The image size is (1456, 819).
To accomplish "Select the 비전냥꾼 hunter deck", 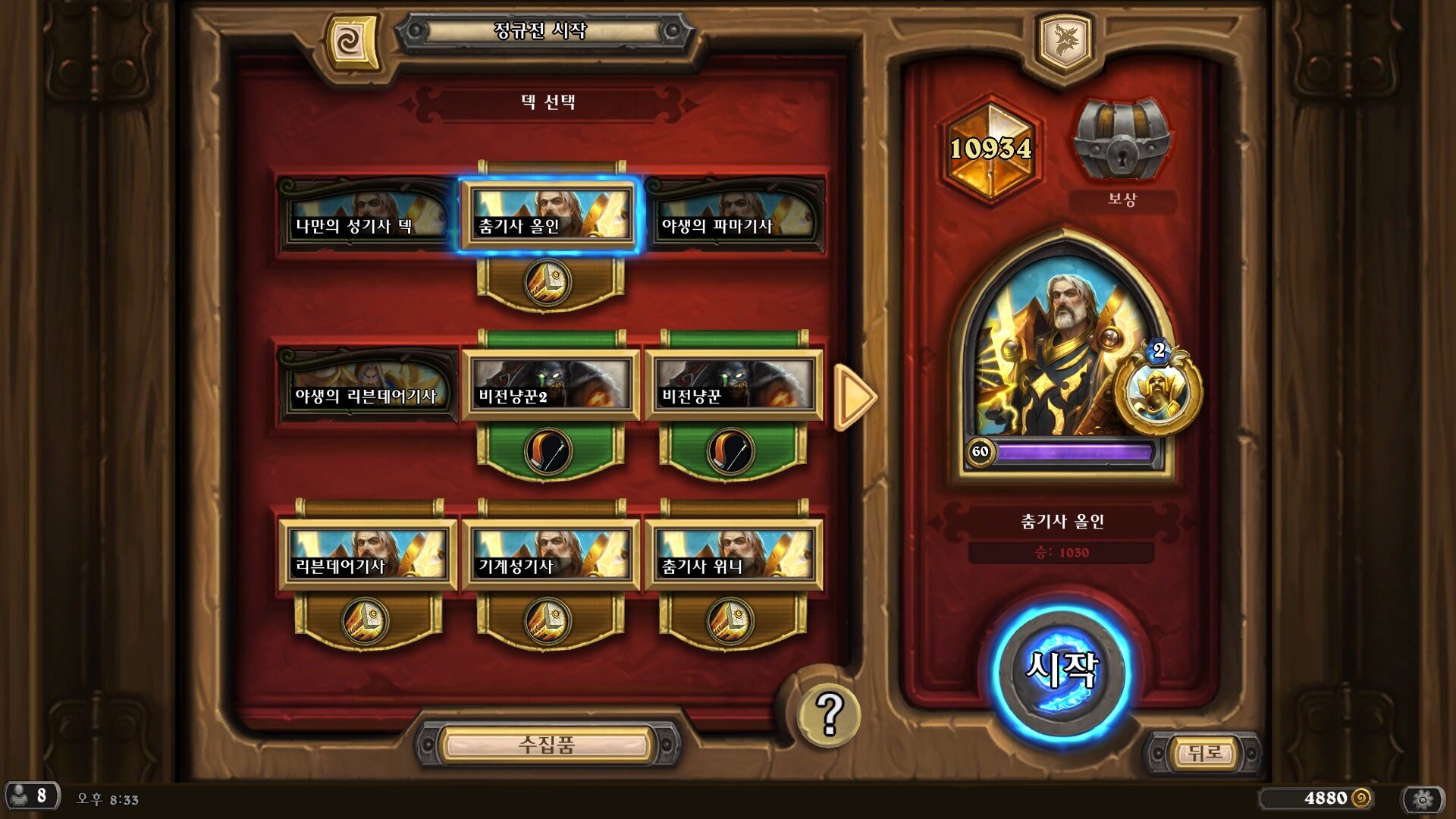I will pos(733,387).
